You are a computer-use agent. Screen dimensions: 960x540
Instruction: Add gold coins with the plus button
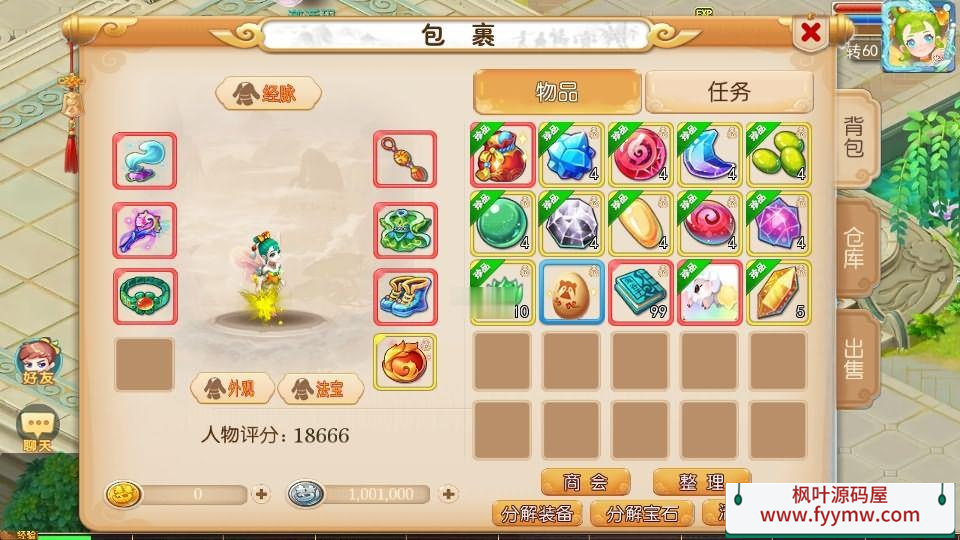click(261, 494)
